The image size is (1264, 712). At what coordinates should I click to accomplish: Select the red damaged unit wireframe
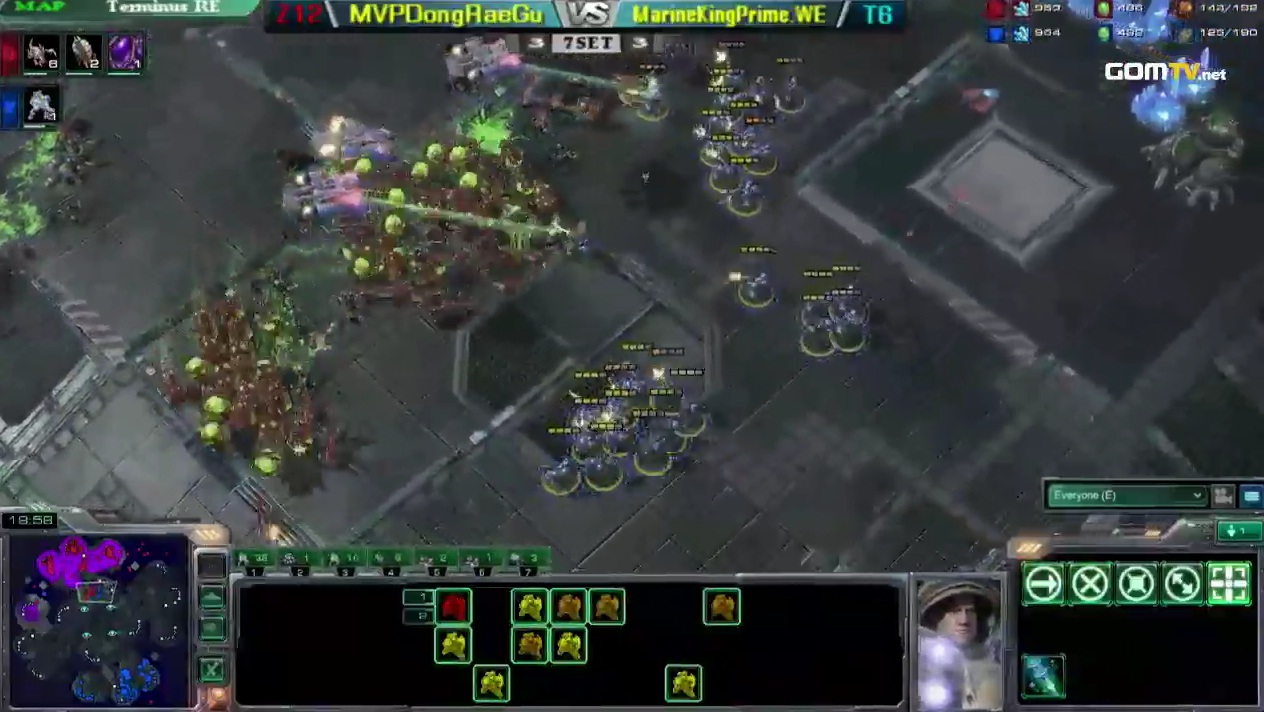click(x=453, y=606)
